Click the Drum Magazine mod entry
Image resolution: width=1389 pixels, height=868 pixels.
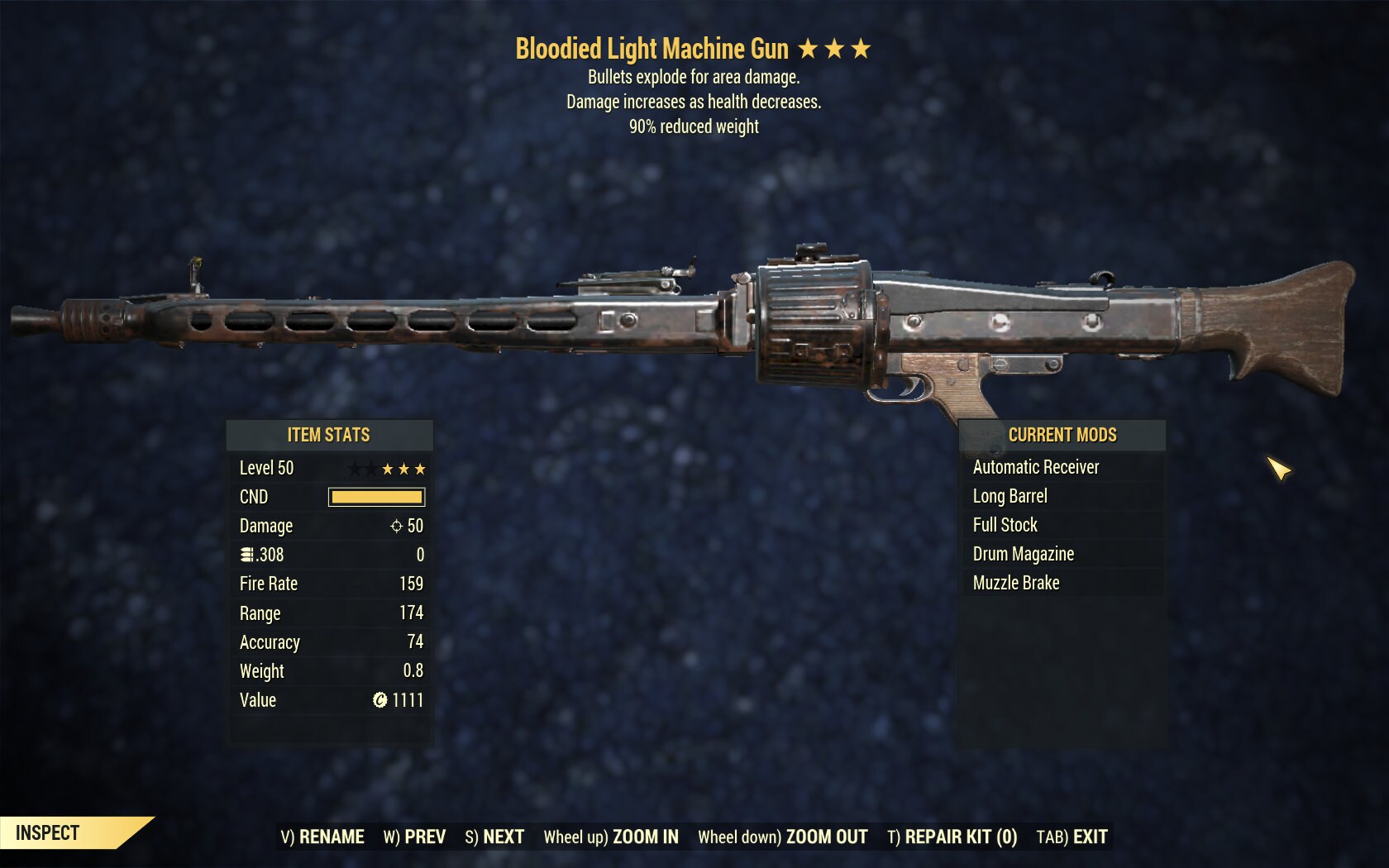1023,554
